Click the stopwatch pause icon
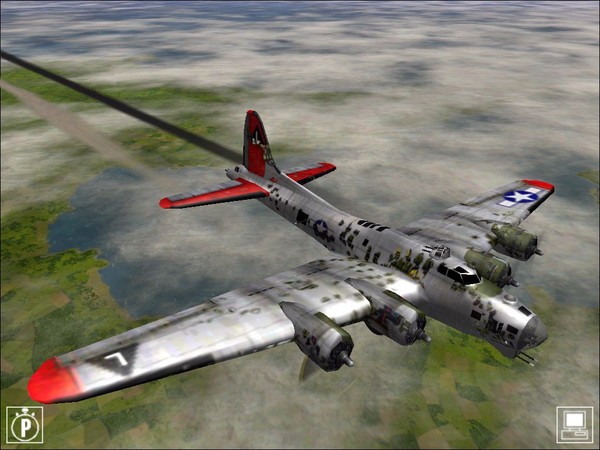 [x=24, y=424]
